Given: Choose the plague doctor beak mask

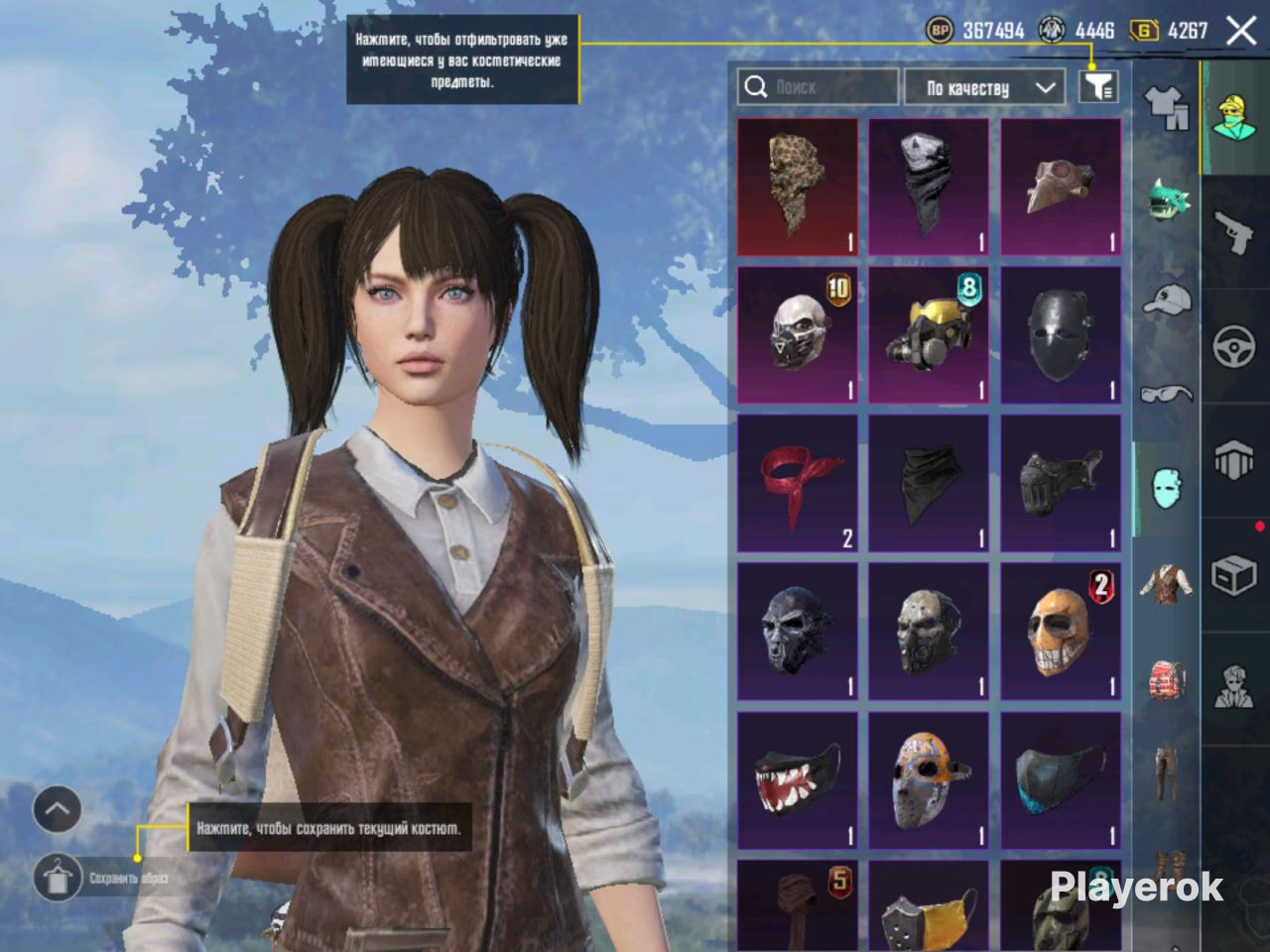Looking at the screenshot, I should tap(1061, 186).
